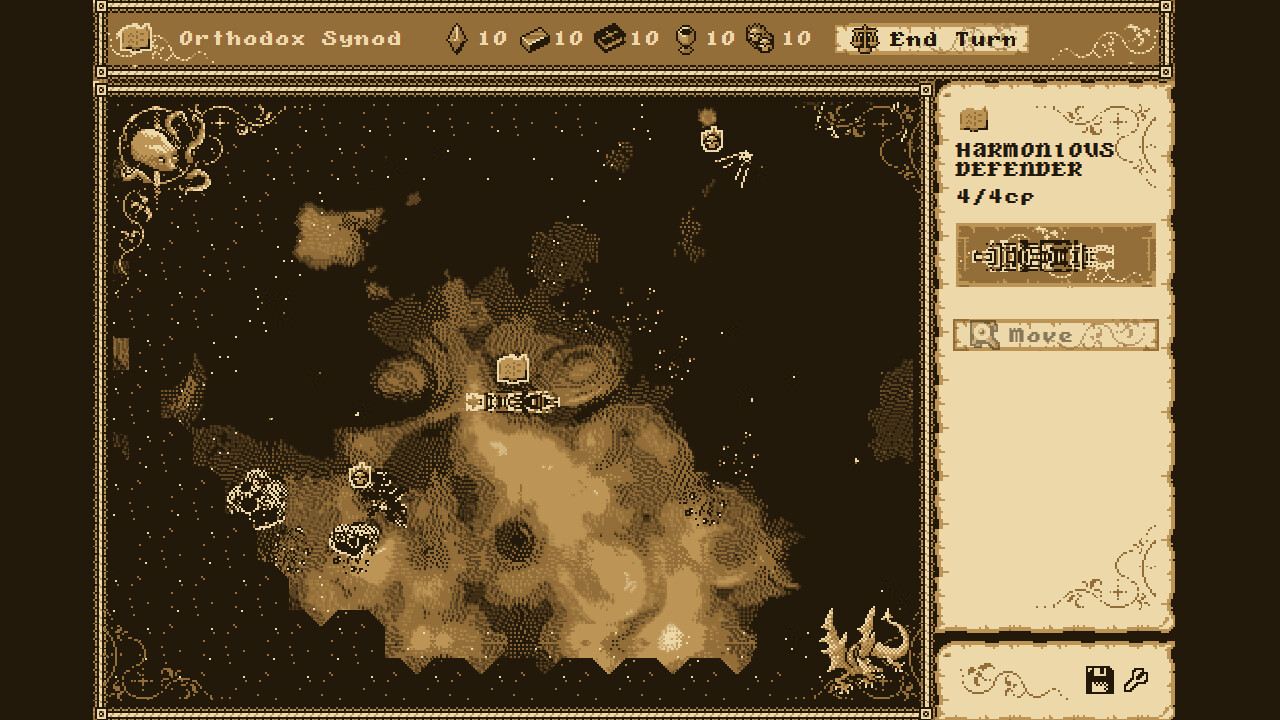
Task: Select the enemy unit near top-right of map
Action: pos(710,139)
